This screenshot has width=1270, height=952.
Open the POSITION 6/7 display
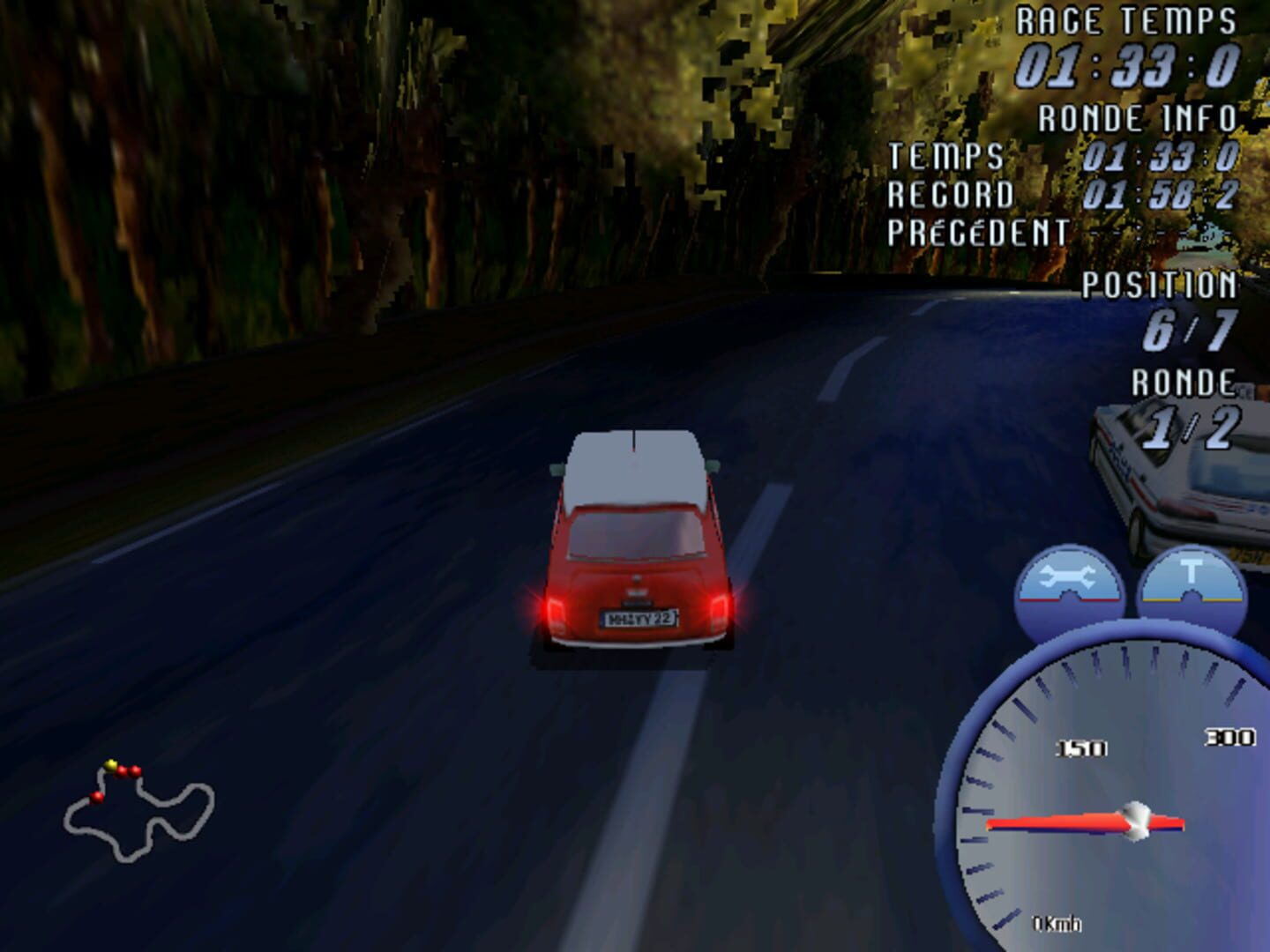[1164, 309]
